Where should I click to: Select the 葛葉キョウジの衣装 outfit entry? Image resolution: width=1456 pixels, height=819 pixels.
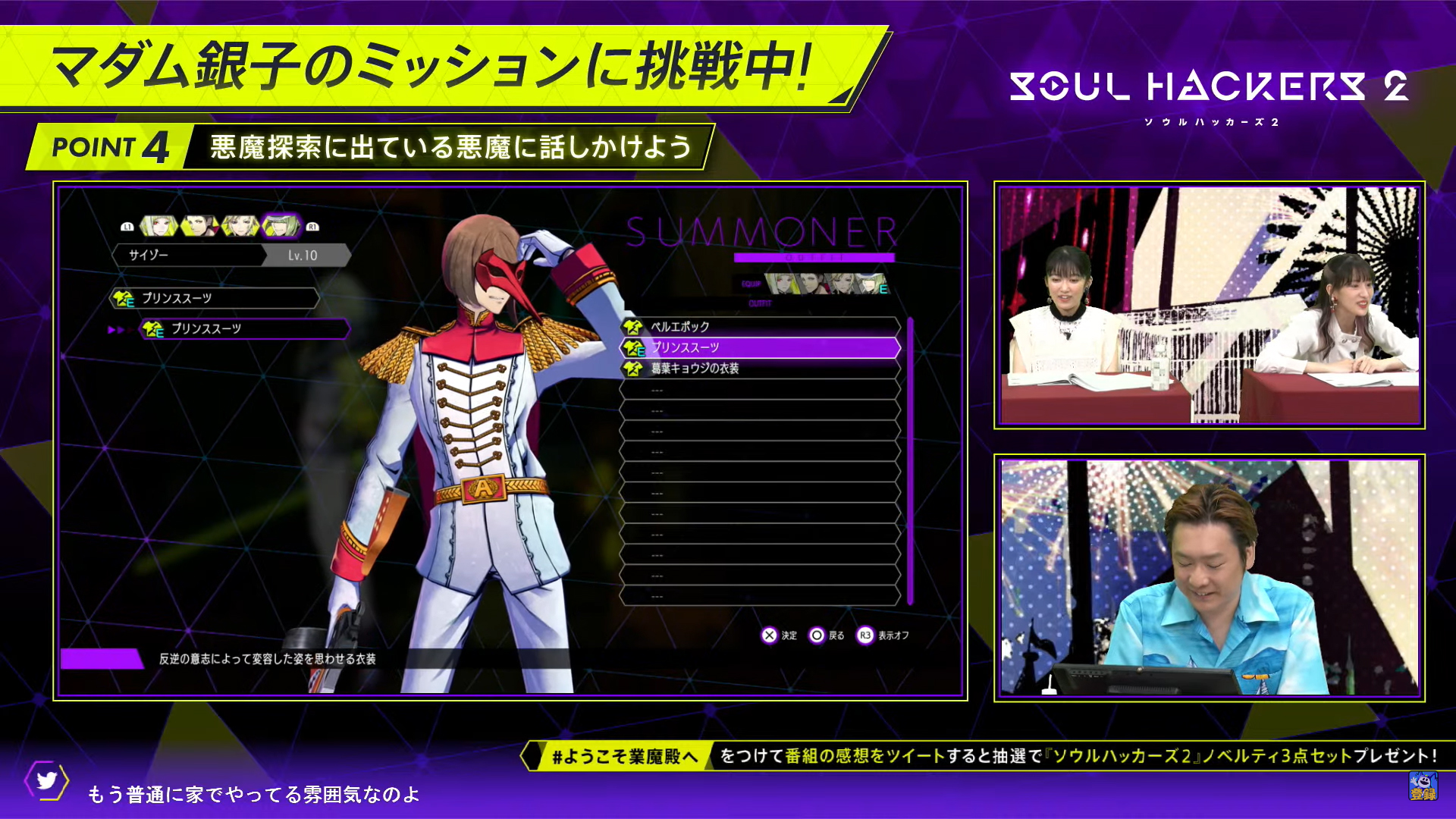(695, 369)
